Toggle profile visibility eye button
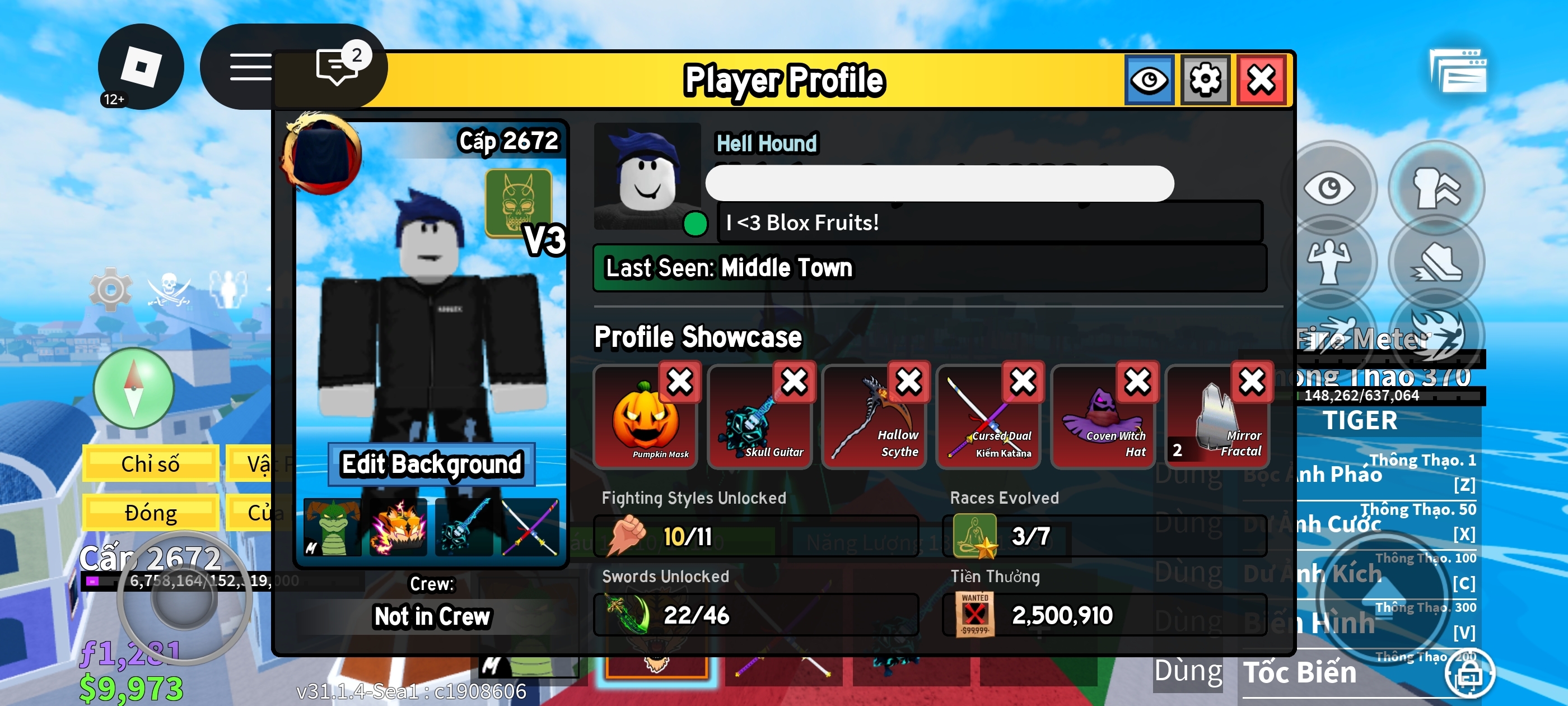The height and width of the screenshot is (706, 1568). pyautogui.click(x=1149, y=80)
